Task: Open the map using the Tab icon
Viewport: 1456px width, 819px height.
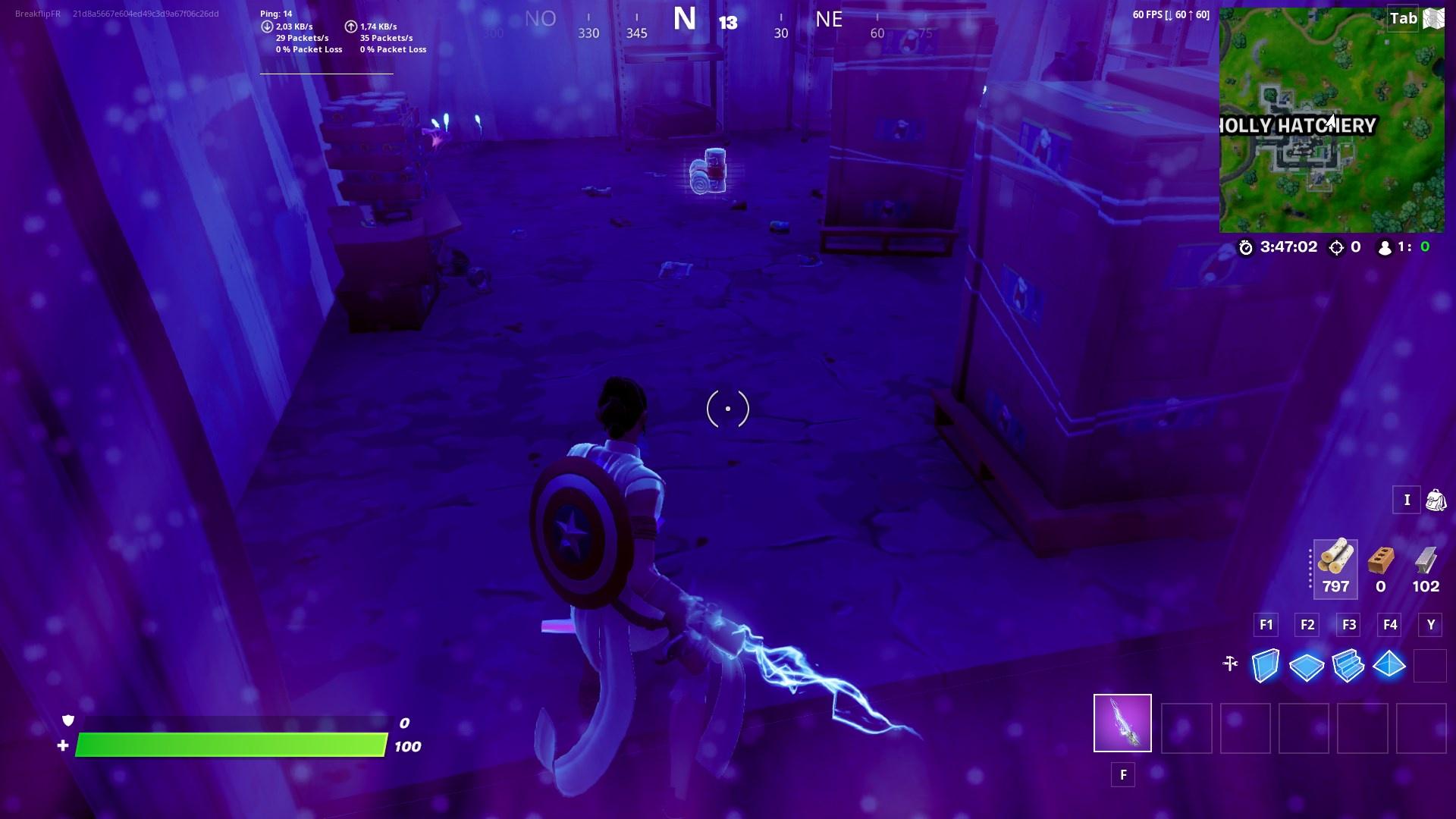Action: click(1402, 19)
